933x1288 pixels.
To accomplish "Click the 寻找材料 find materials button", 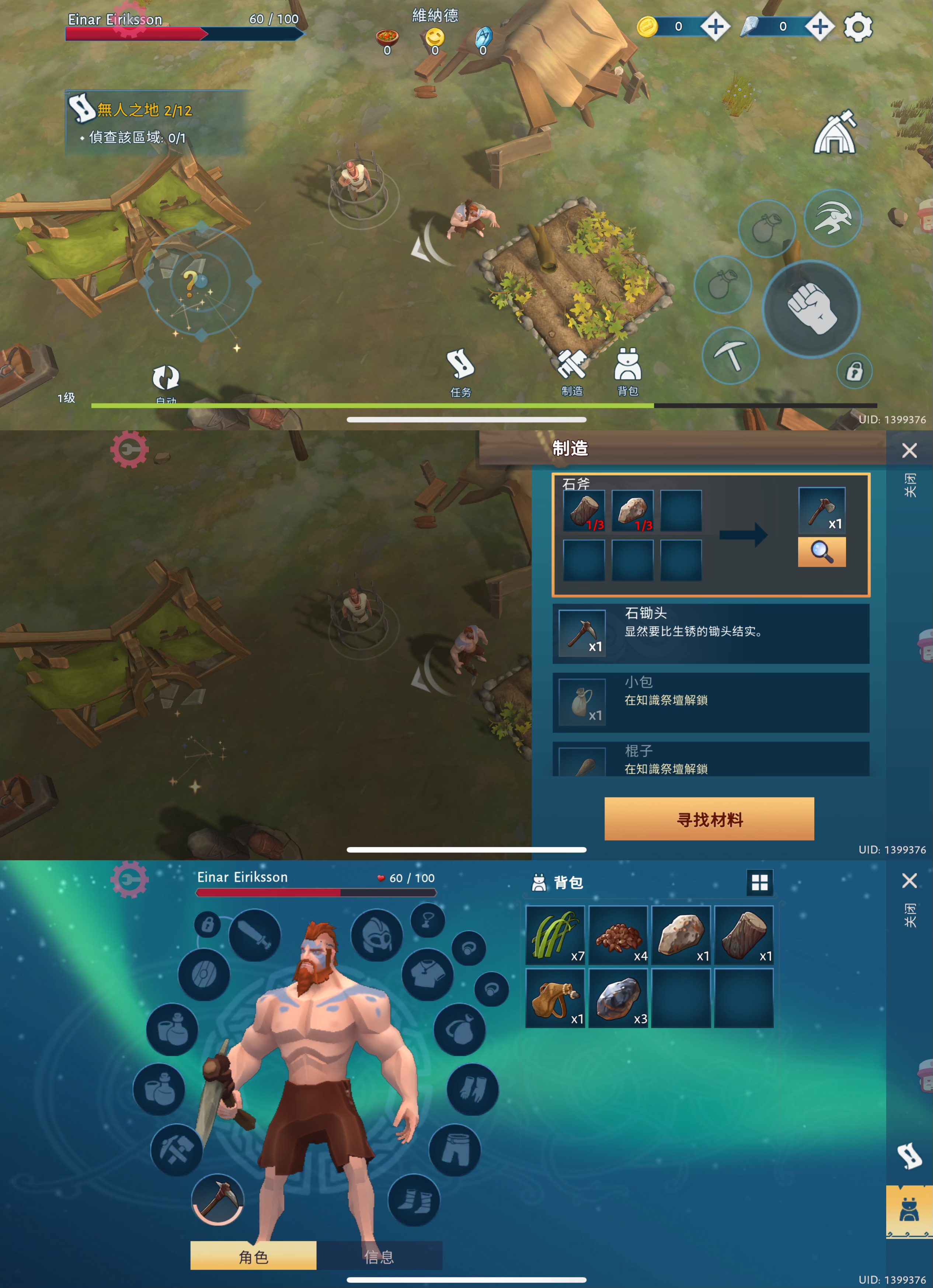I will pos(709,819).
